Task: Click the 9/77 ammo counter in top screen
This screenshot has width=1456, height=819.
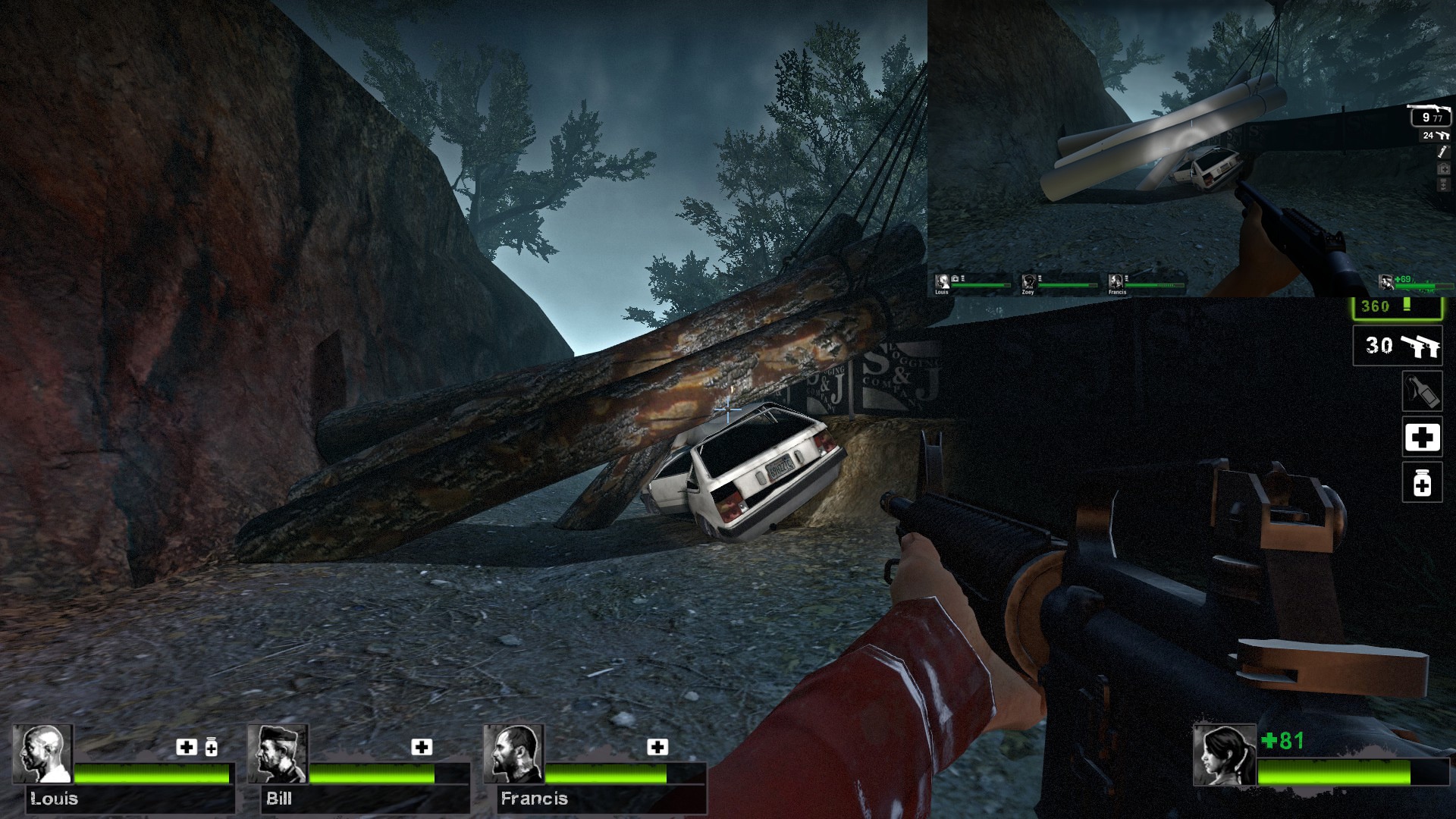Action: [x=1431, y=118]
